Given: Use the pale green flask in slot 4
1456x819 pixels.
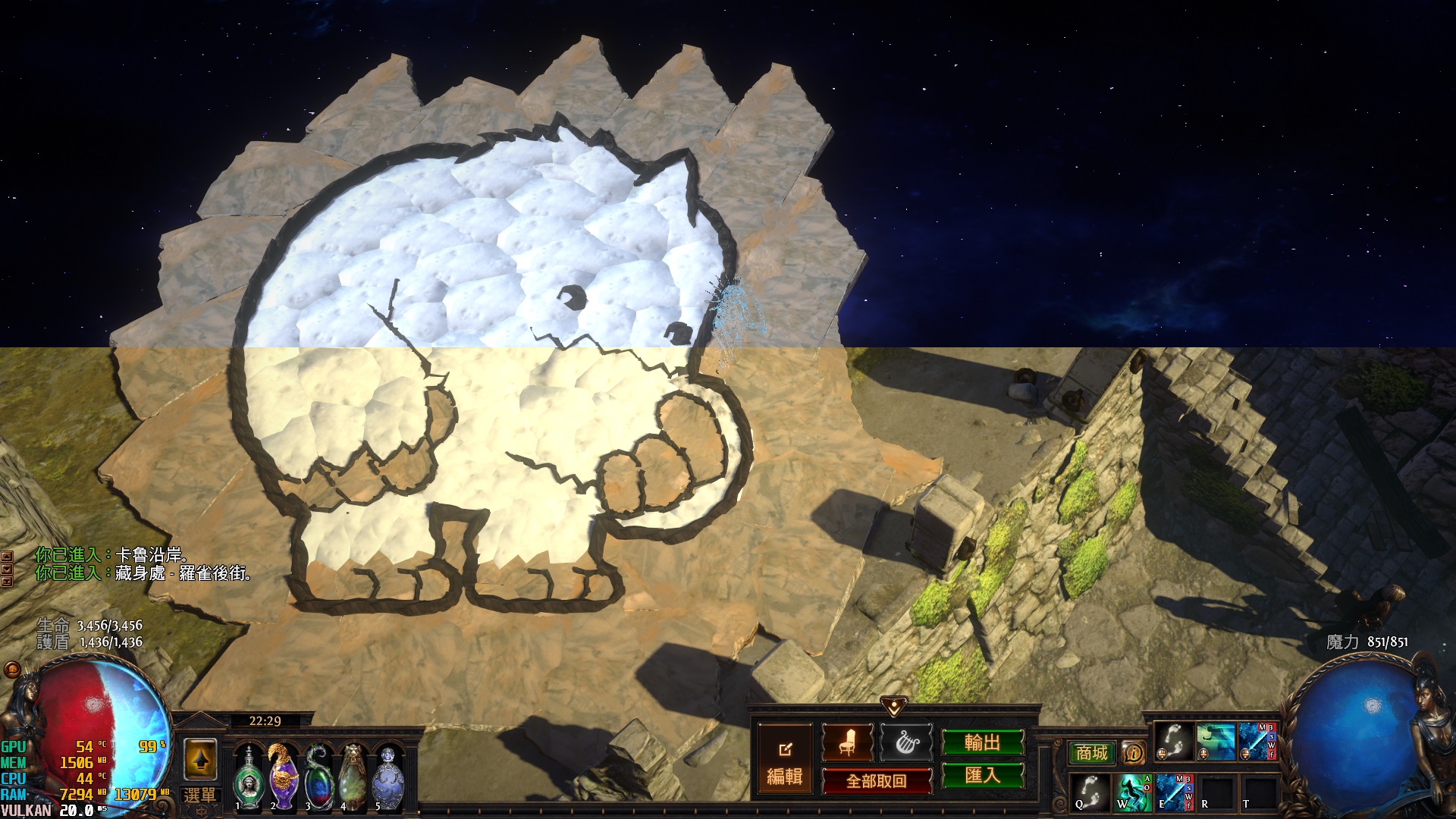Looking at the screenshot, I should click(x=353, y=777).
